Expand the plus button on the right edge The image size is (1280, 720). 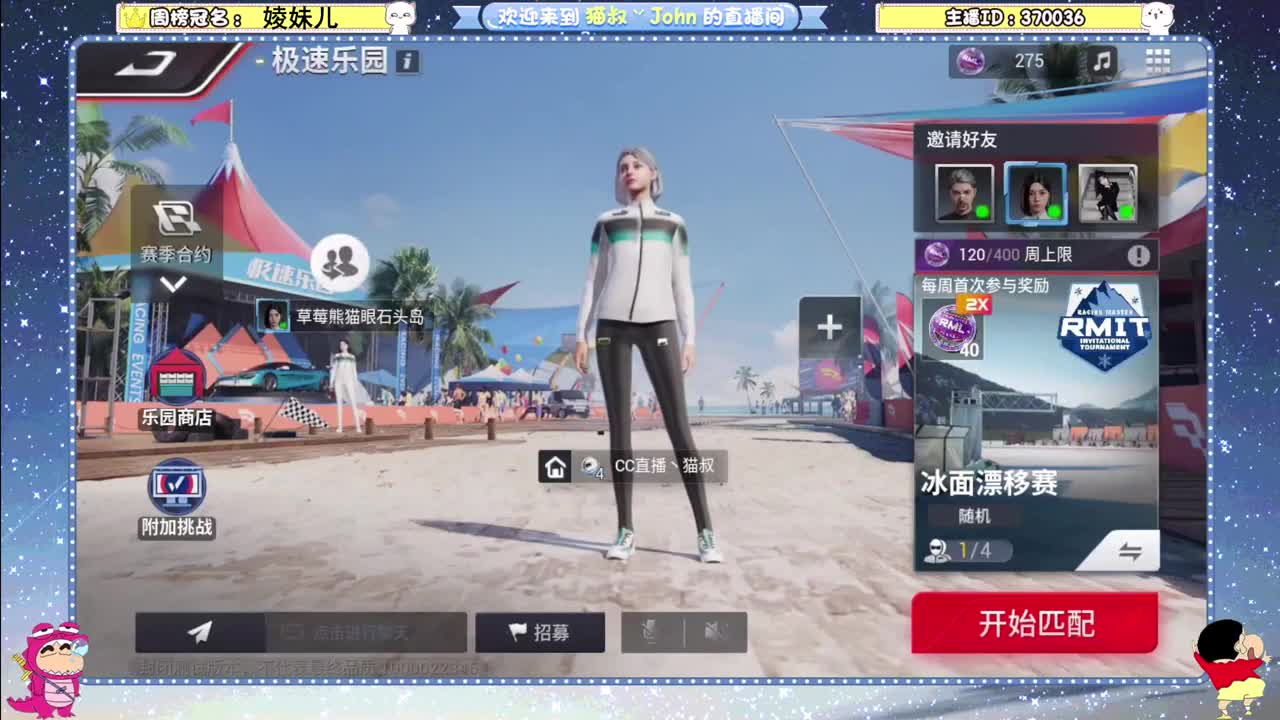(829, 326)
